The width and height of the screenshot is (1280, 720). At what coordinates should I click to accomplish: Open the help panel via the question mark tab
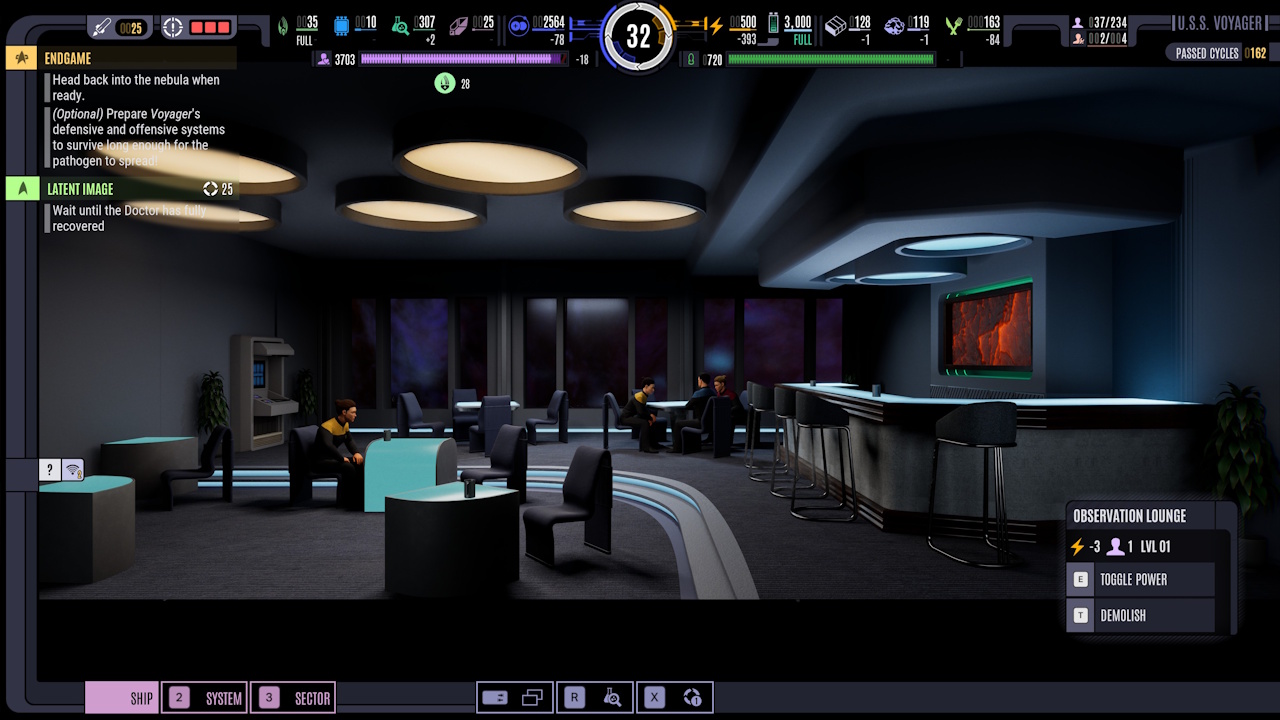[x=49, y=469]
